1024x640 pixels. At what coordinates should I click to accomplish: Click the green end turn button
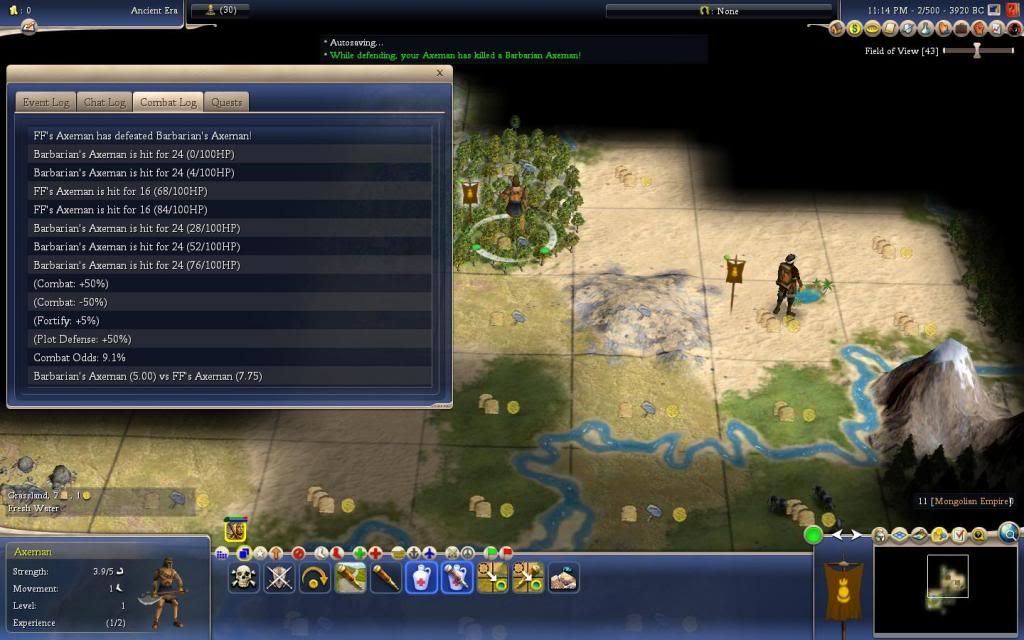(x=814, y=535)
